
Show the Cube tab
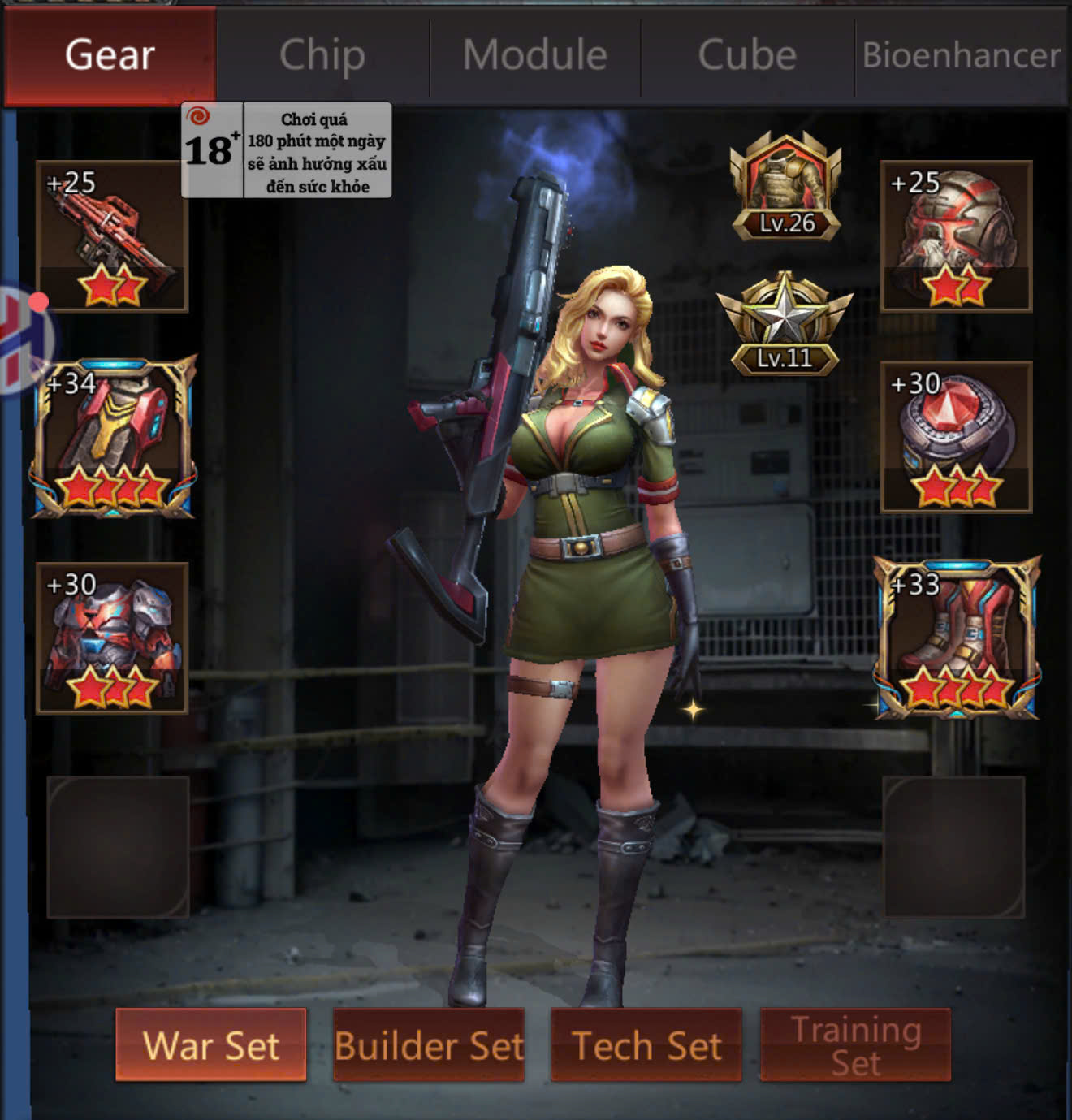[x=747, y=55]
